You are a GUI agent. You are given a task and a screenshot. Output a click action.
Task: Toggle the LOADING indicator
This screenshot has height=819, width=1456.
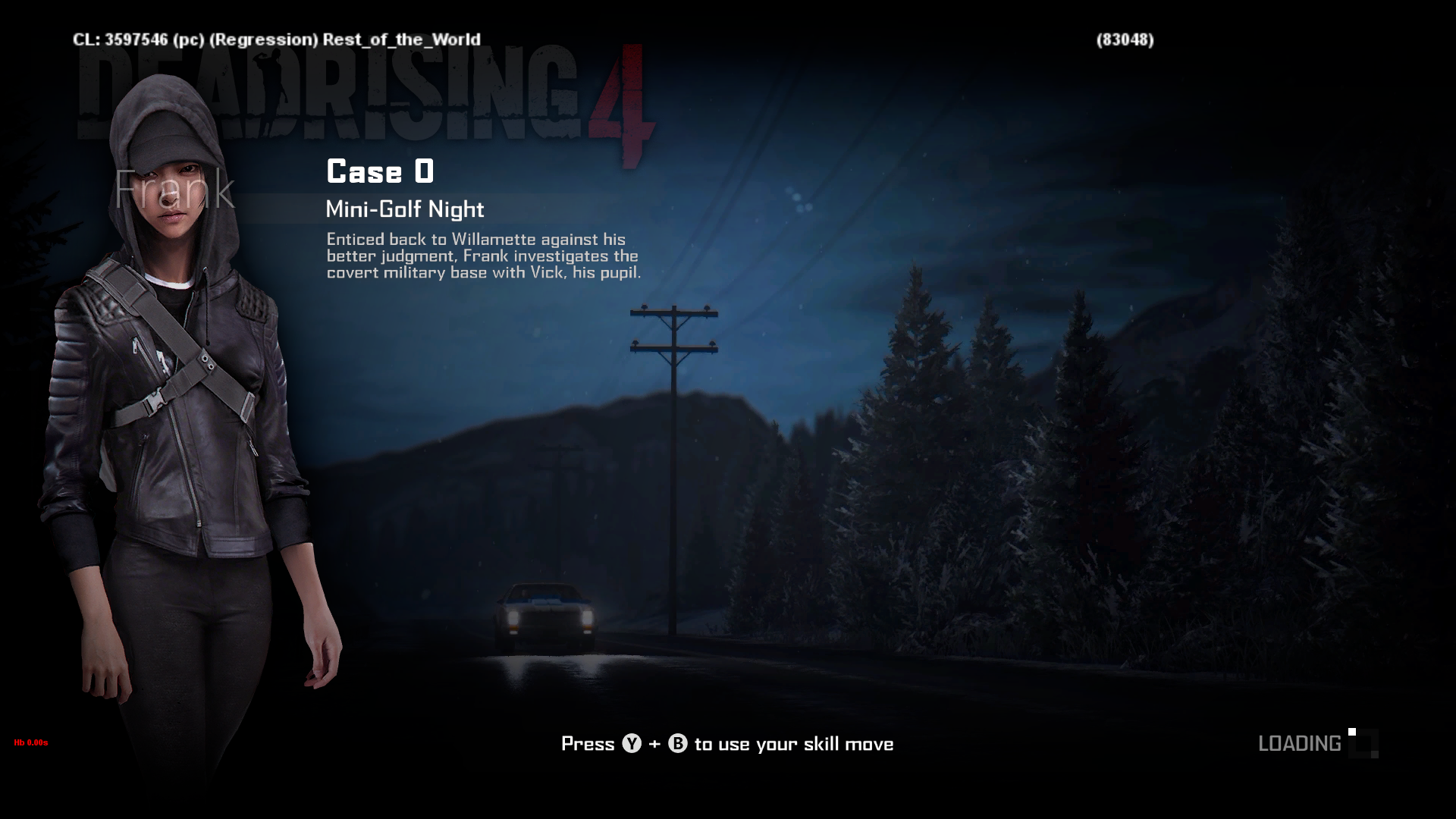(x=1301, y=744)
